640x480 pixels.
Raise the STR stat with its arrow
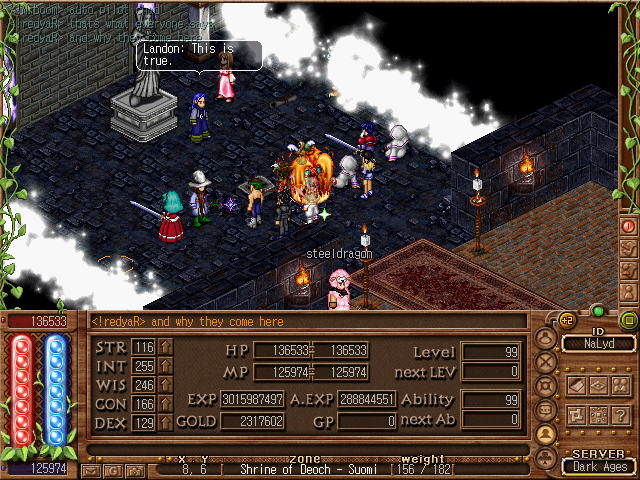tap(166, 347)
